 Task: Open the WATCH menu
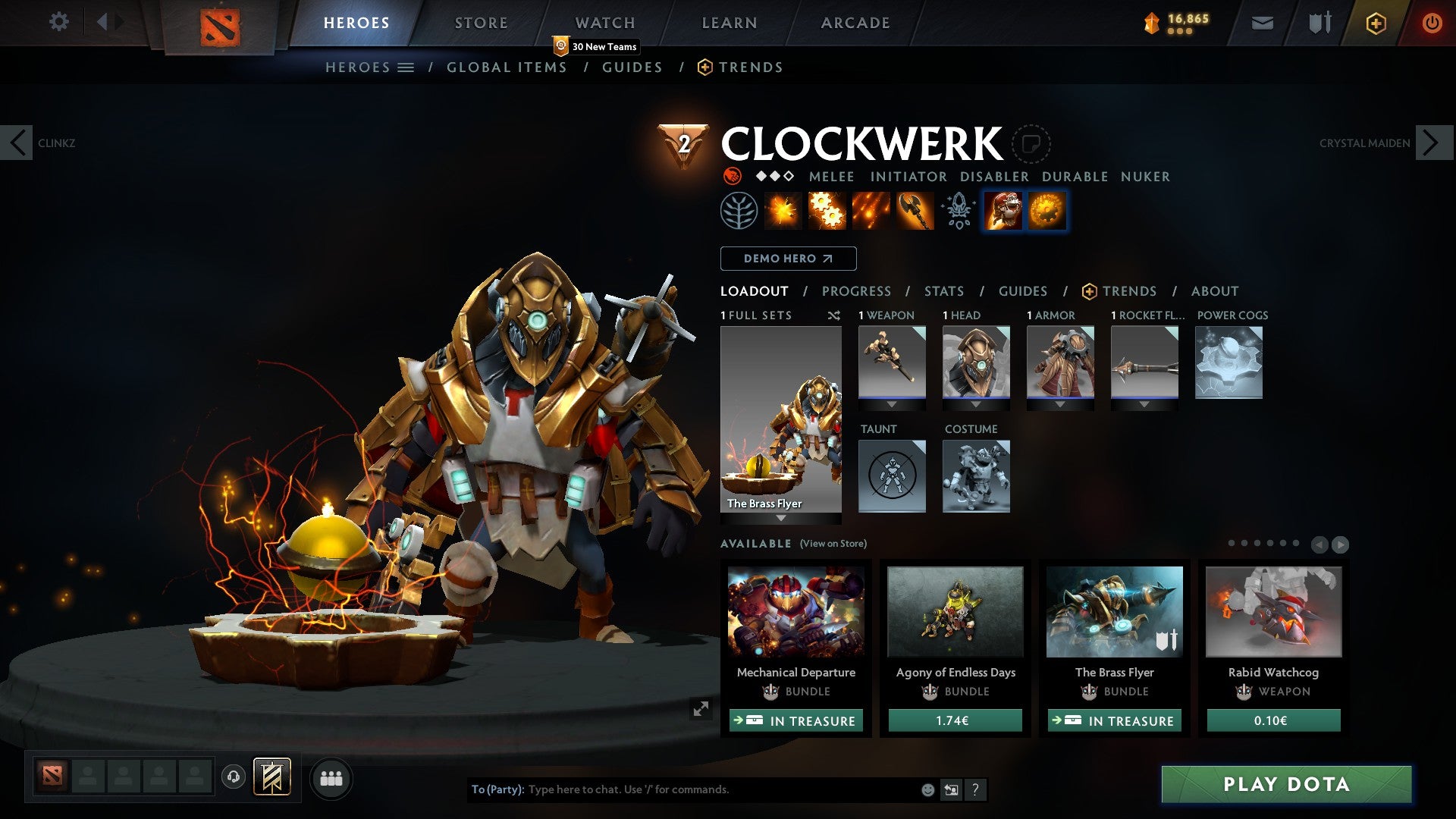tap(605, 22)
